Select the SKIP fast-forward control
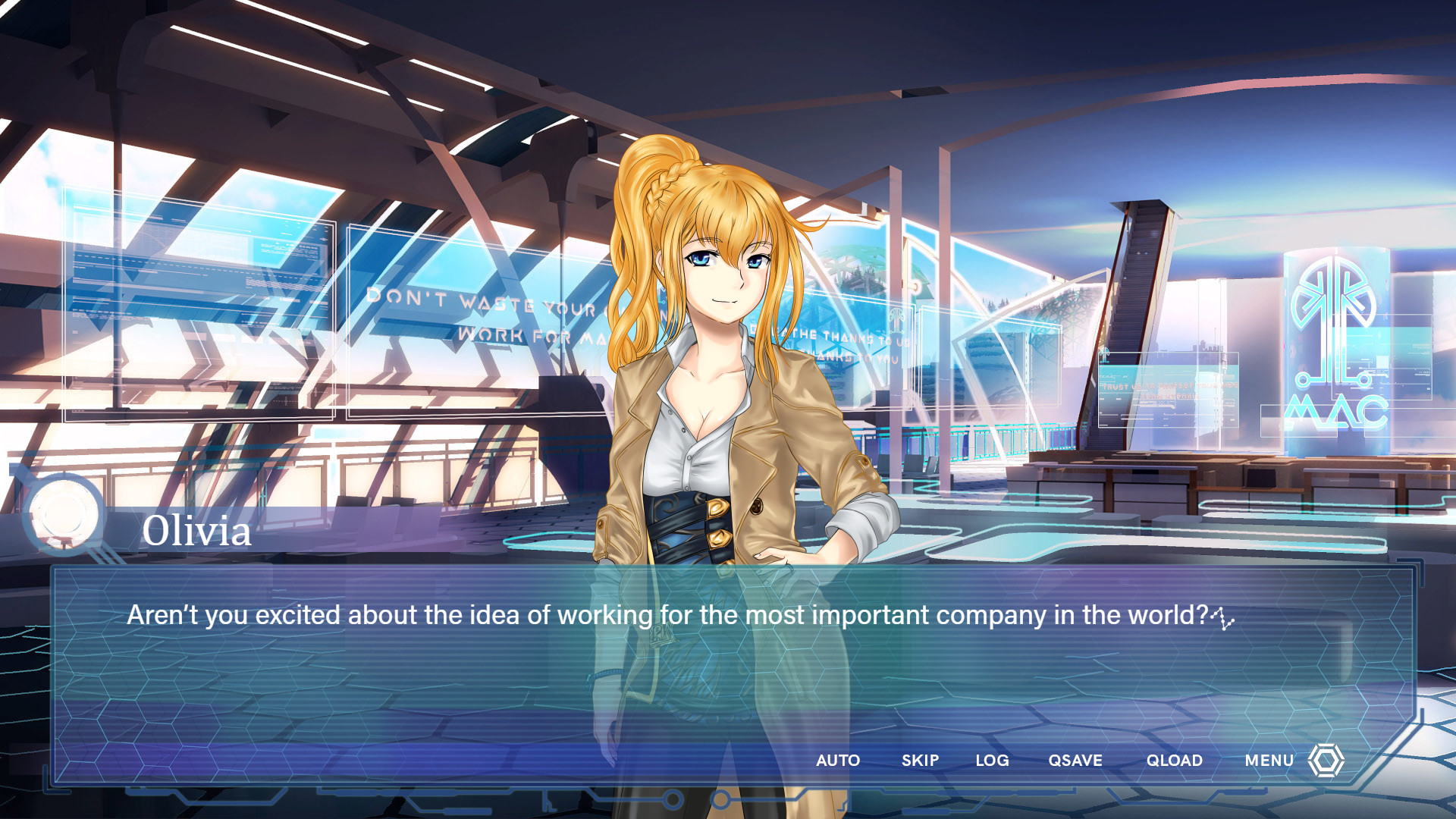 point(920,761)
